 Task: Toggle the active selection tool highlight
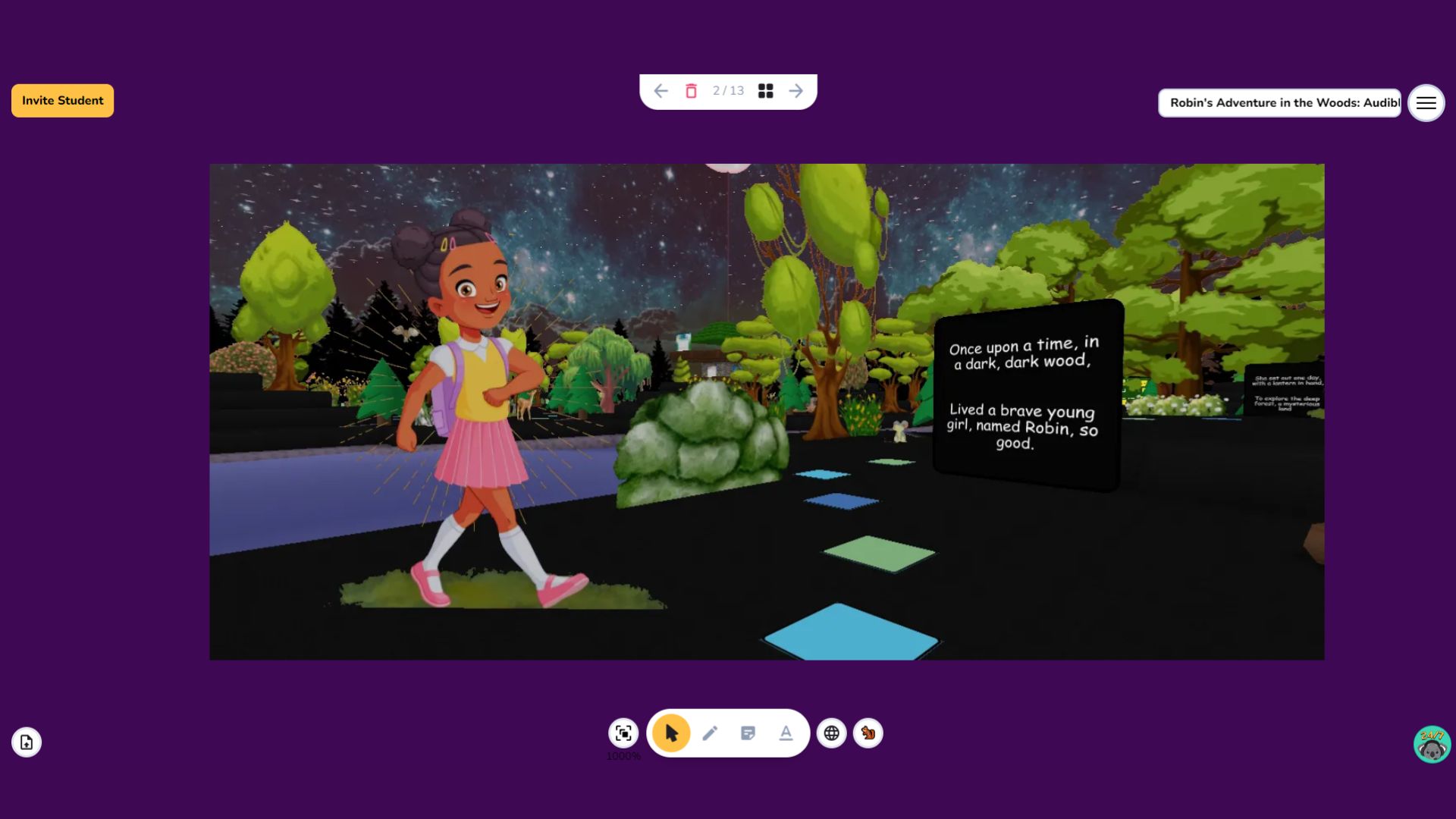pos(670,733)
